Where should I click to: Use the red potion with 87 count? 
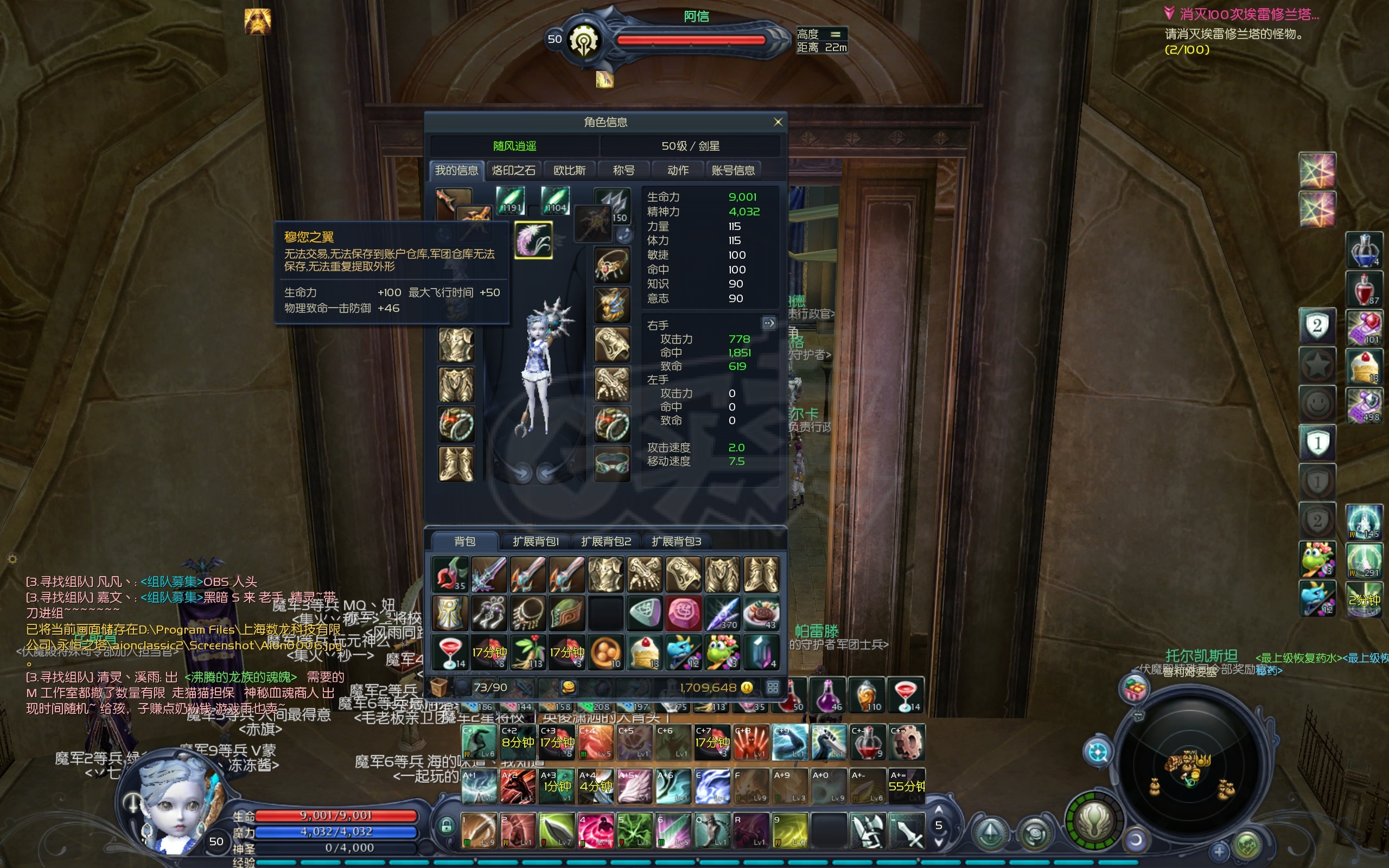click(x=1363, y=289)
